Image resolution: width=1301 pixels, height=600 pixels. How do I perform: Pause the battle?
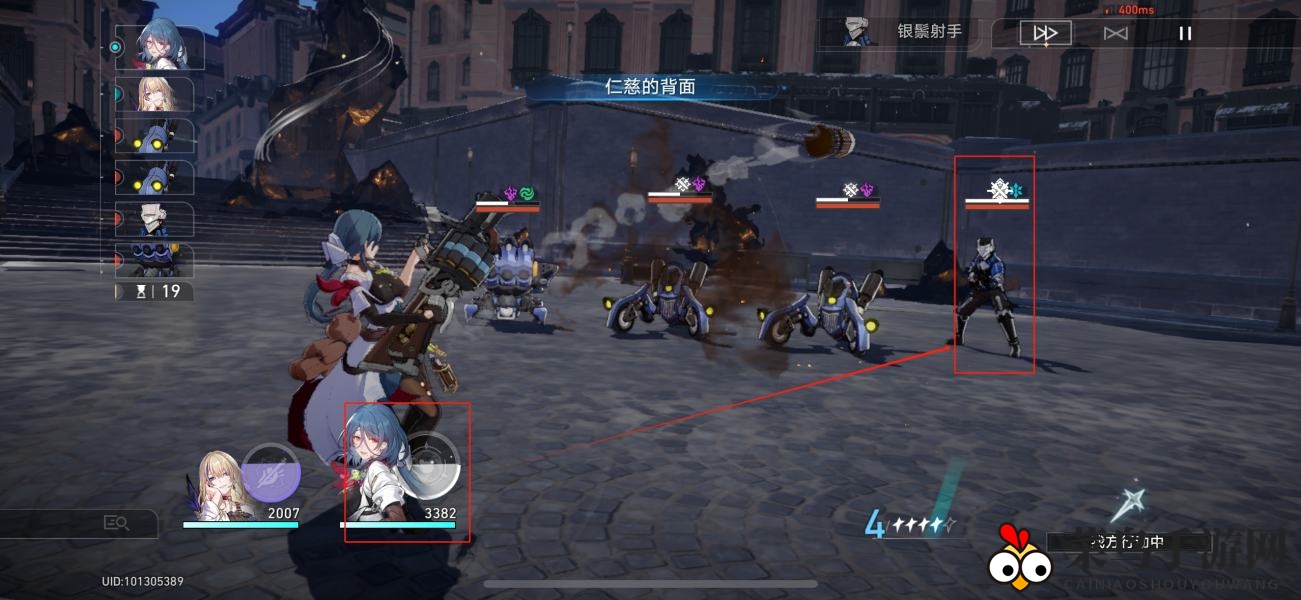pos(1185,33)
